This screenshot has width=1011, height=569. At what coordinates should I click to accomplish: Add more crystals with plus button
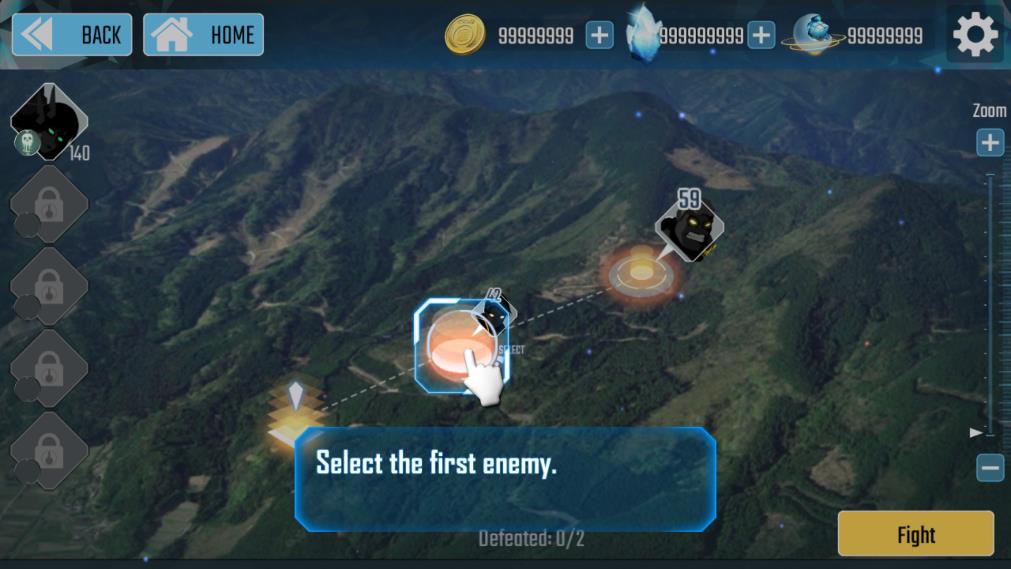(761, 36)
